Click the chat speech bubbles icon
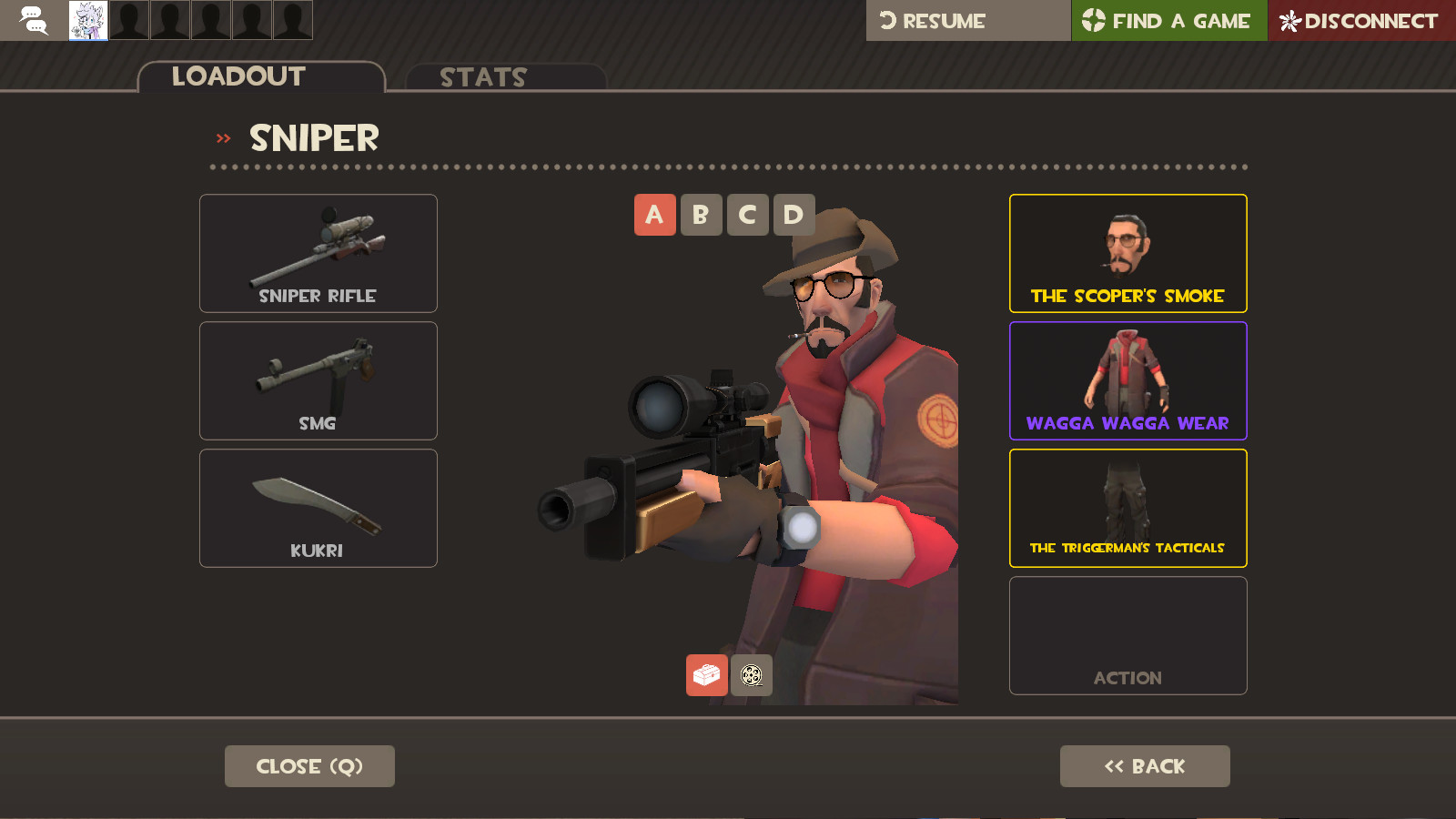This screenshot has width=1456, height=819. coord(35,18)
